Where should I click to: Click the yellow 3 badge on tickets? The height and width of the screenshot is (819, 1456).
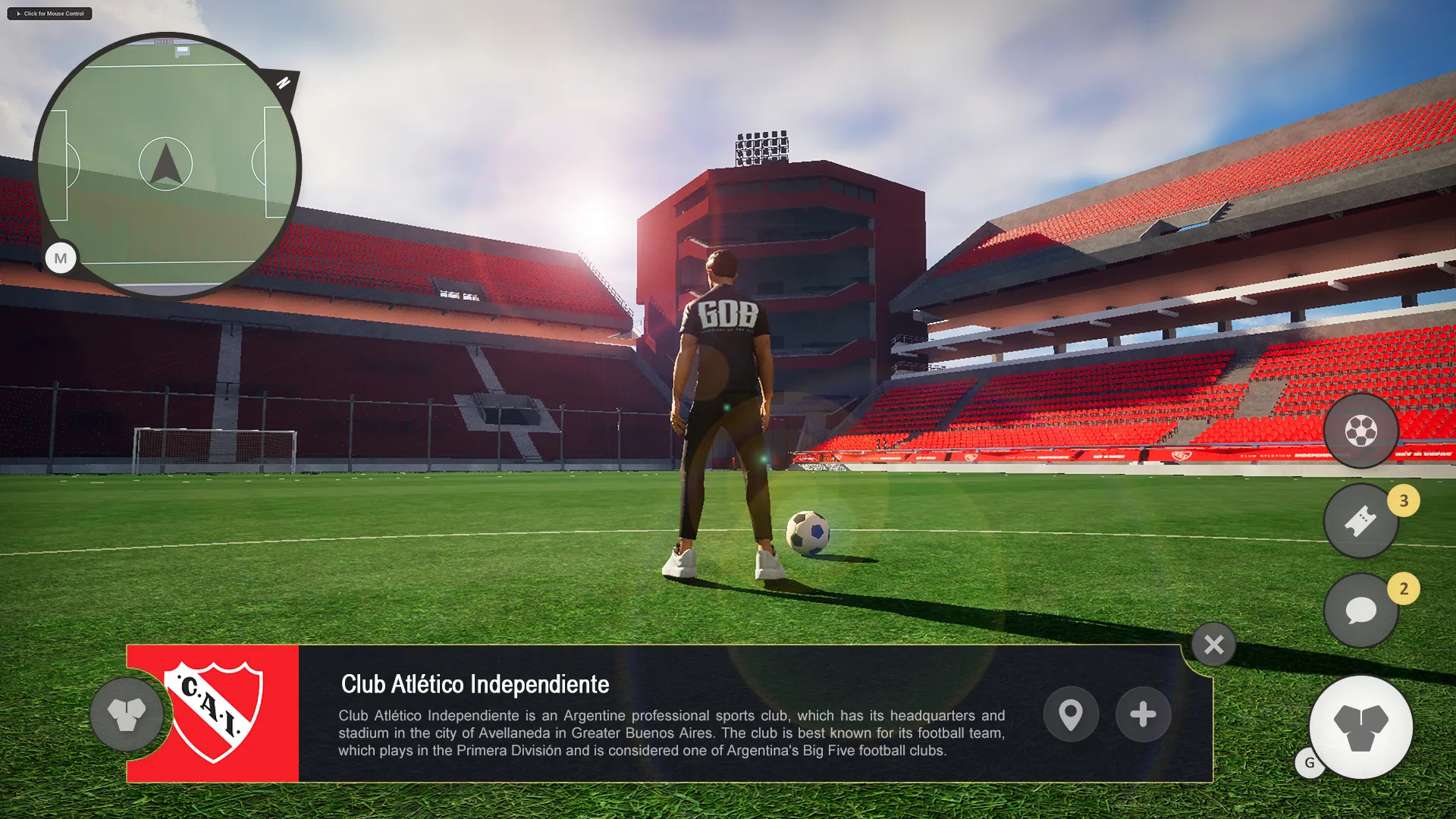[1404, 500]
